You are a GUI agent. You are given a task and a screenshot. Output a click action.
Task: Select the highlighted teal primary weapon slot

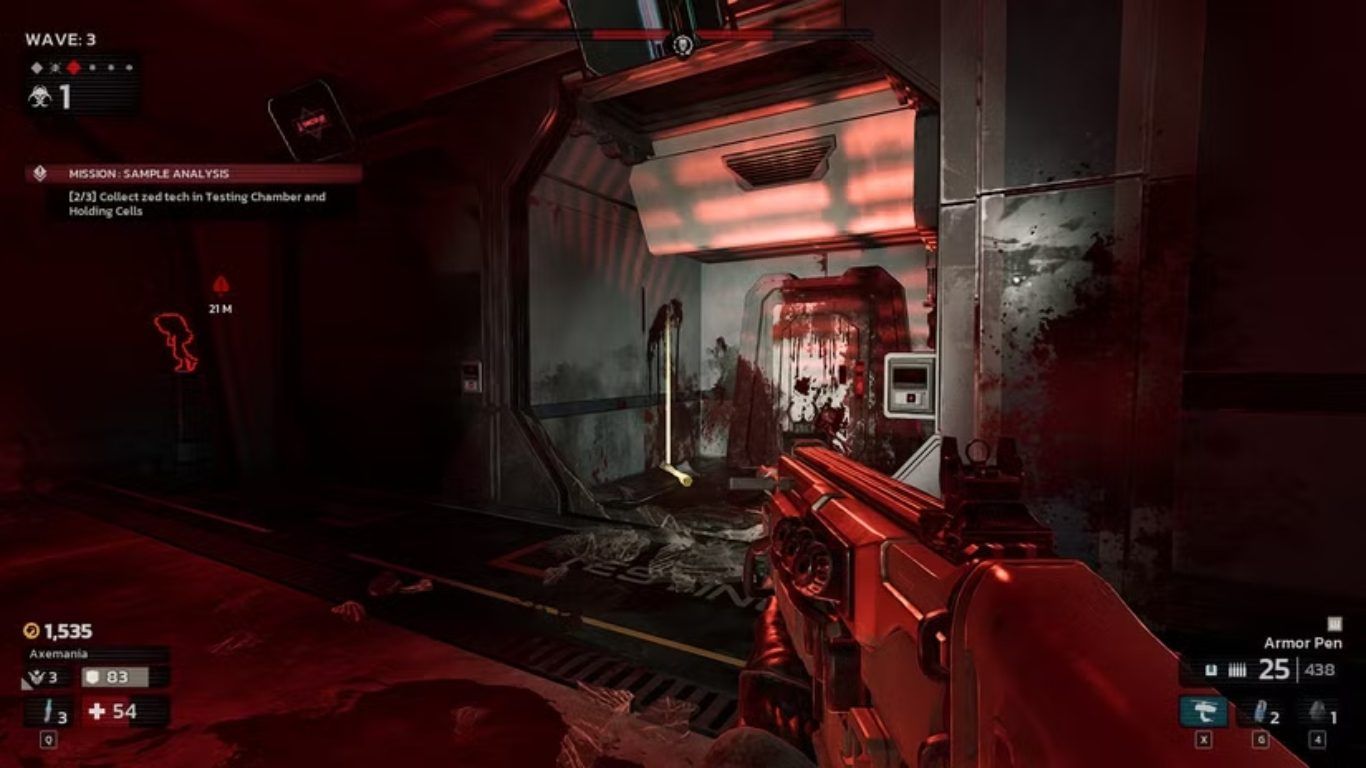click(1203, 711)
